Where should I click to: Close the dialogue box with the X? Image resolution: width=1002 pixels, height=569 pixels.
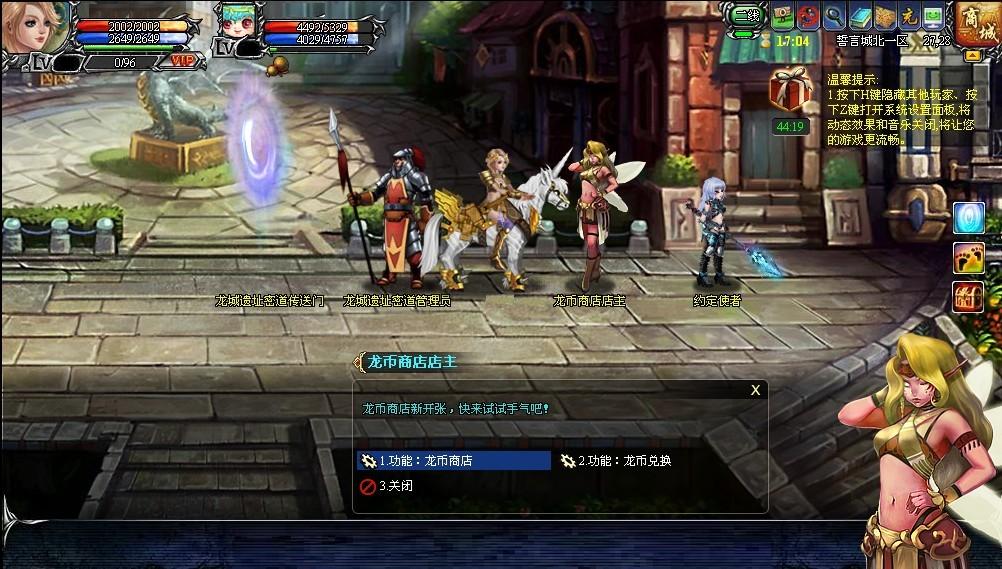click(x=756, y=390)
